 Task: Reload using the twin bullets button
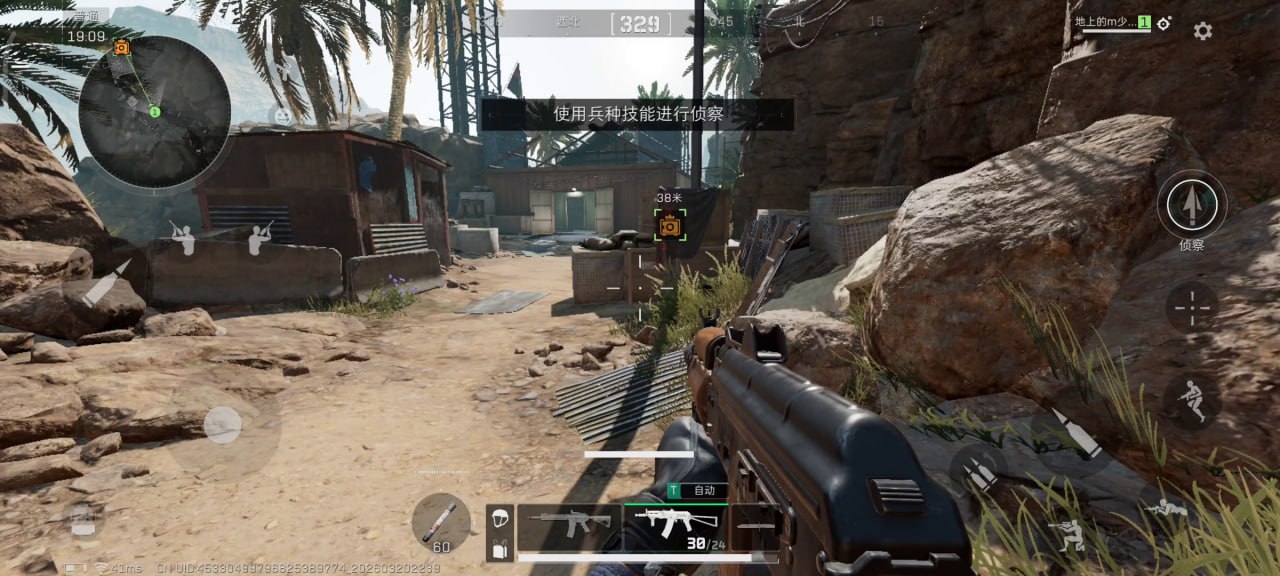tap(978, 470)
